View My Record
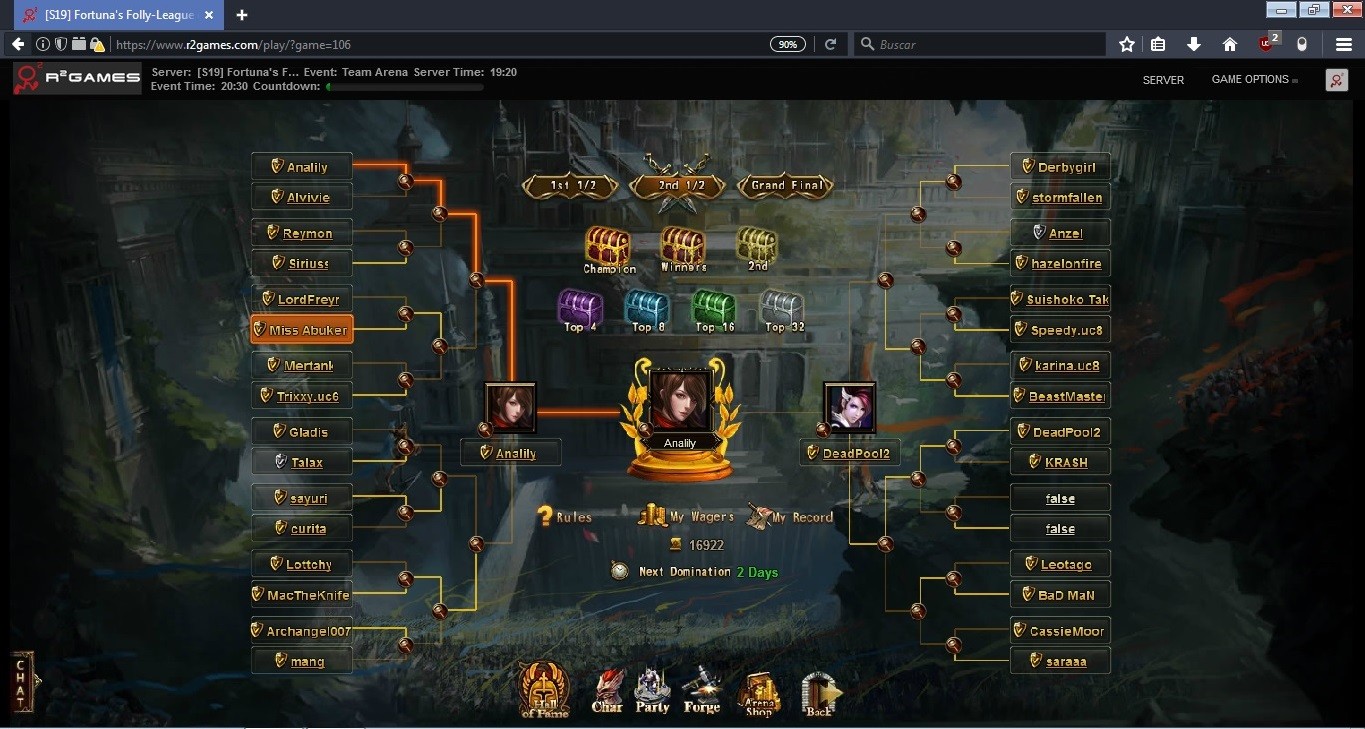Viewport: 1365px width, 729px height. 790,516
